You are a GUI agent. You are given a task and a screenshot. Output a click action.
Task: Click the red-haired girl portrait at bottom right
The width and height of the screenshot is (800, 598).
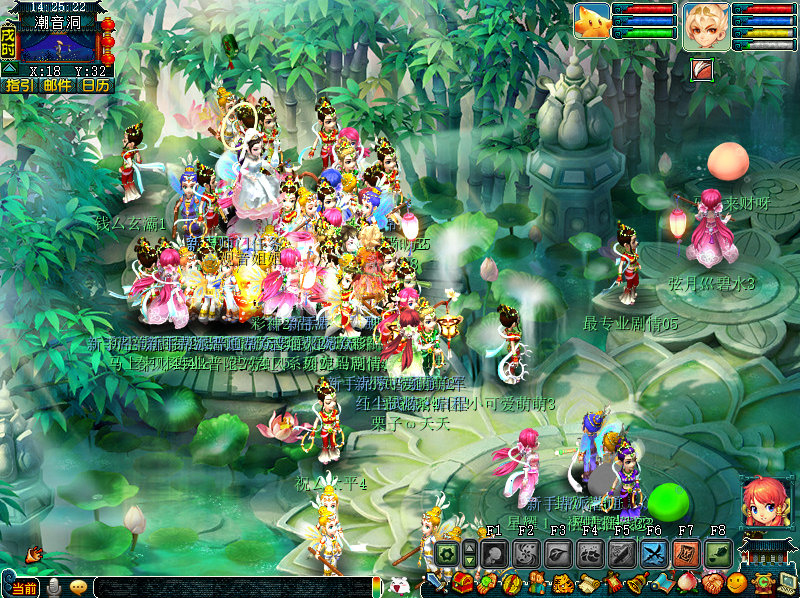coord(762,501)
